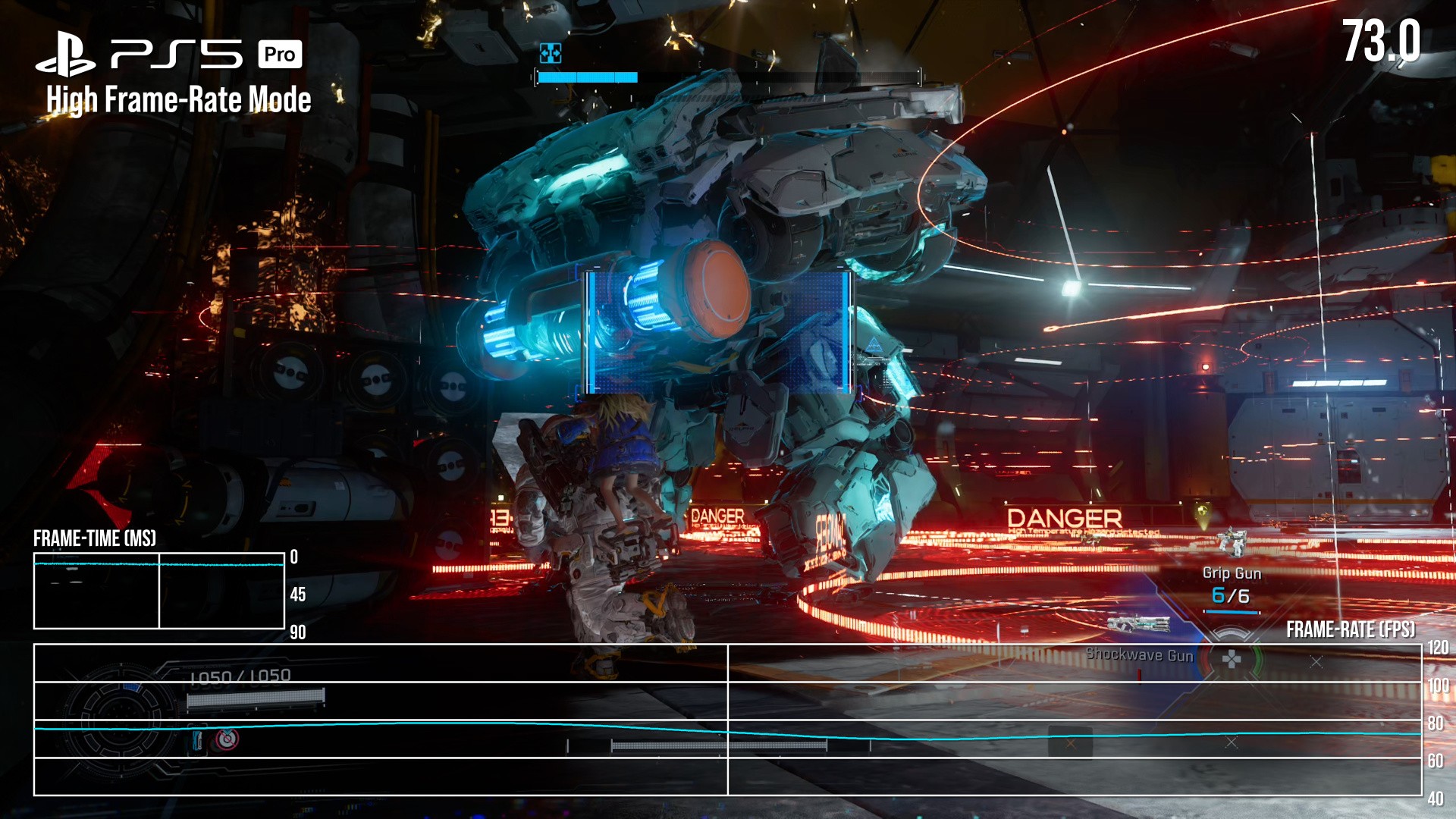1456x819 pixels.
Task: Select the red circular item icon
Action: (x=227, y=739)
